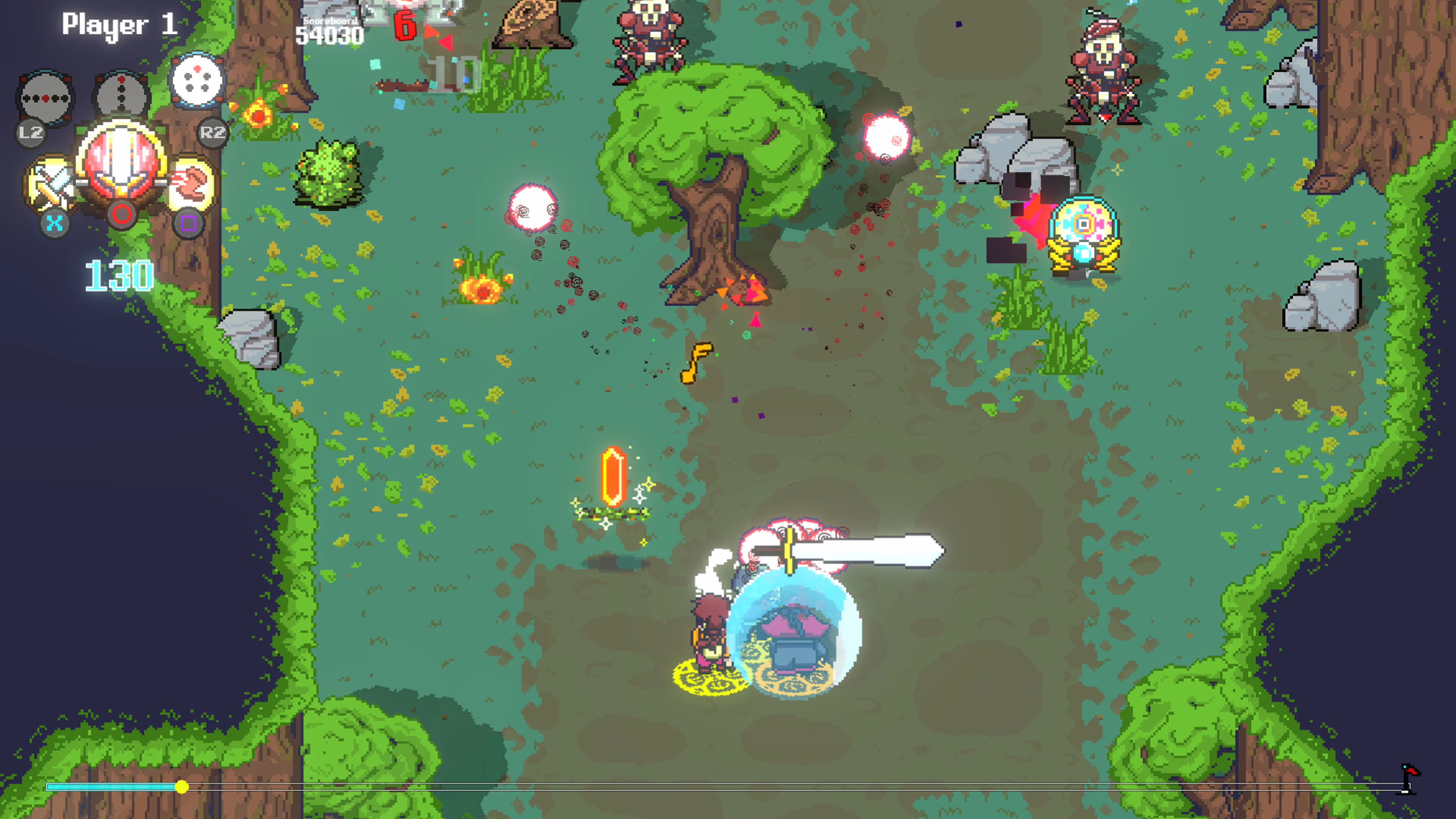Click the Player 1 name label
1456x819 pixels.
119,24
